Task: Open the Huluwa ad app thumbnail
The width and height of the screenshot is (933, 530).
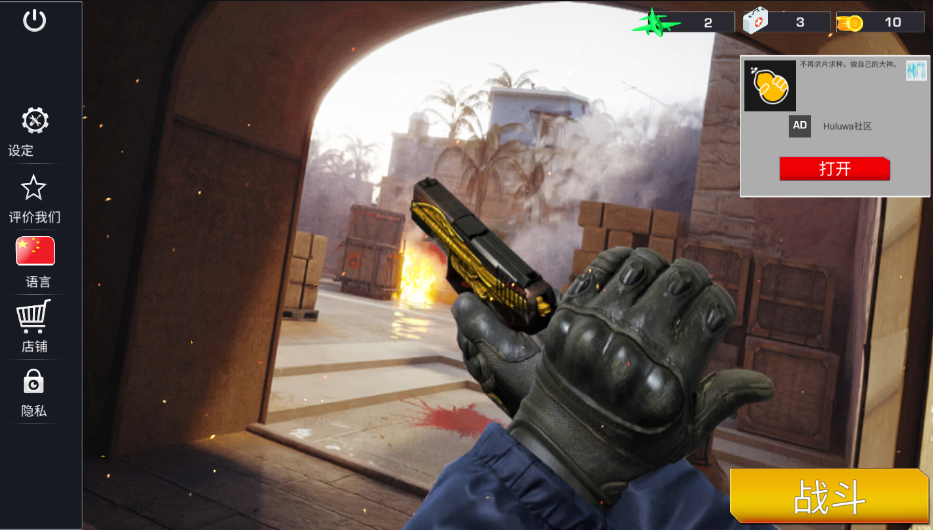Action: (770, 86)
